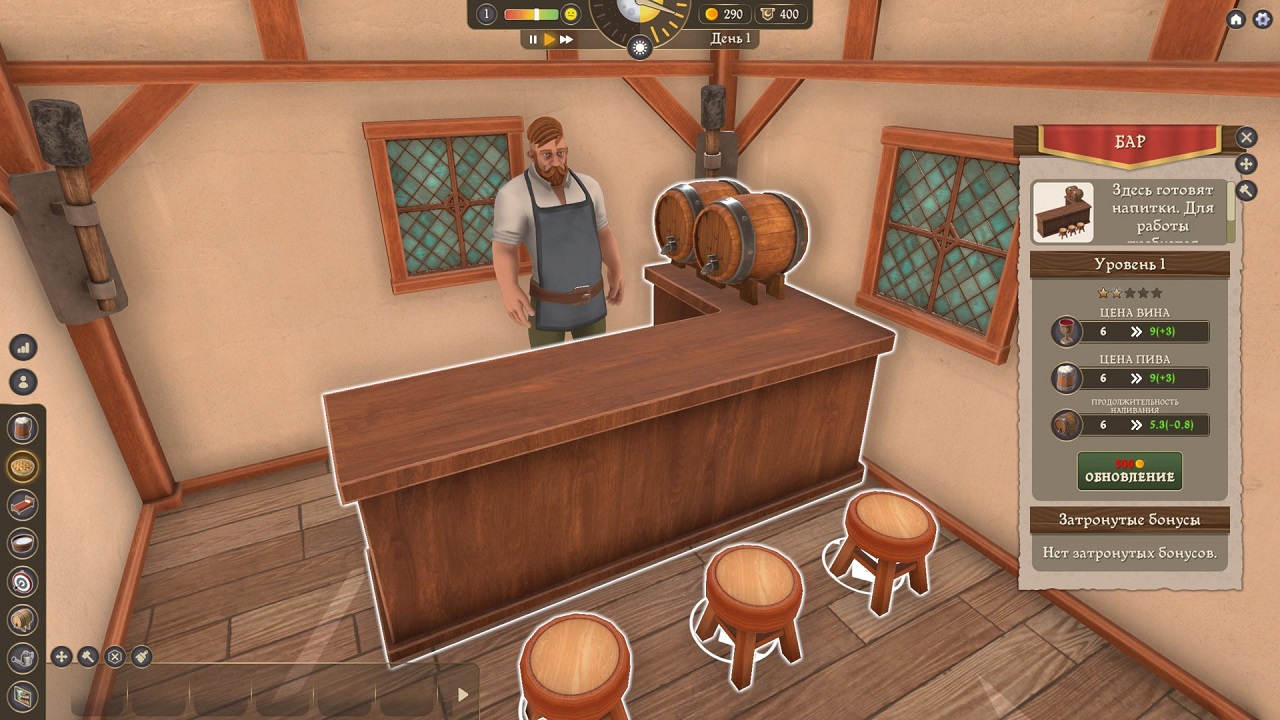
Task: Close the БАР info panel
Action: pos(1246,137)
